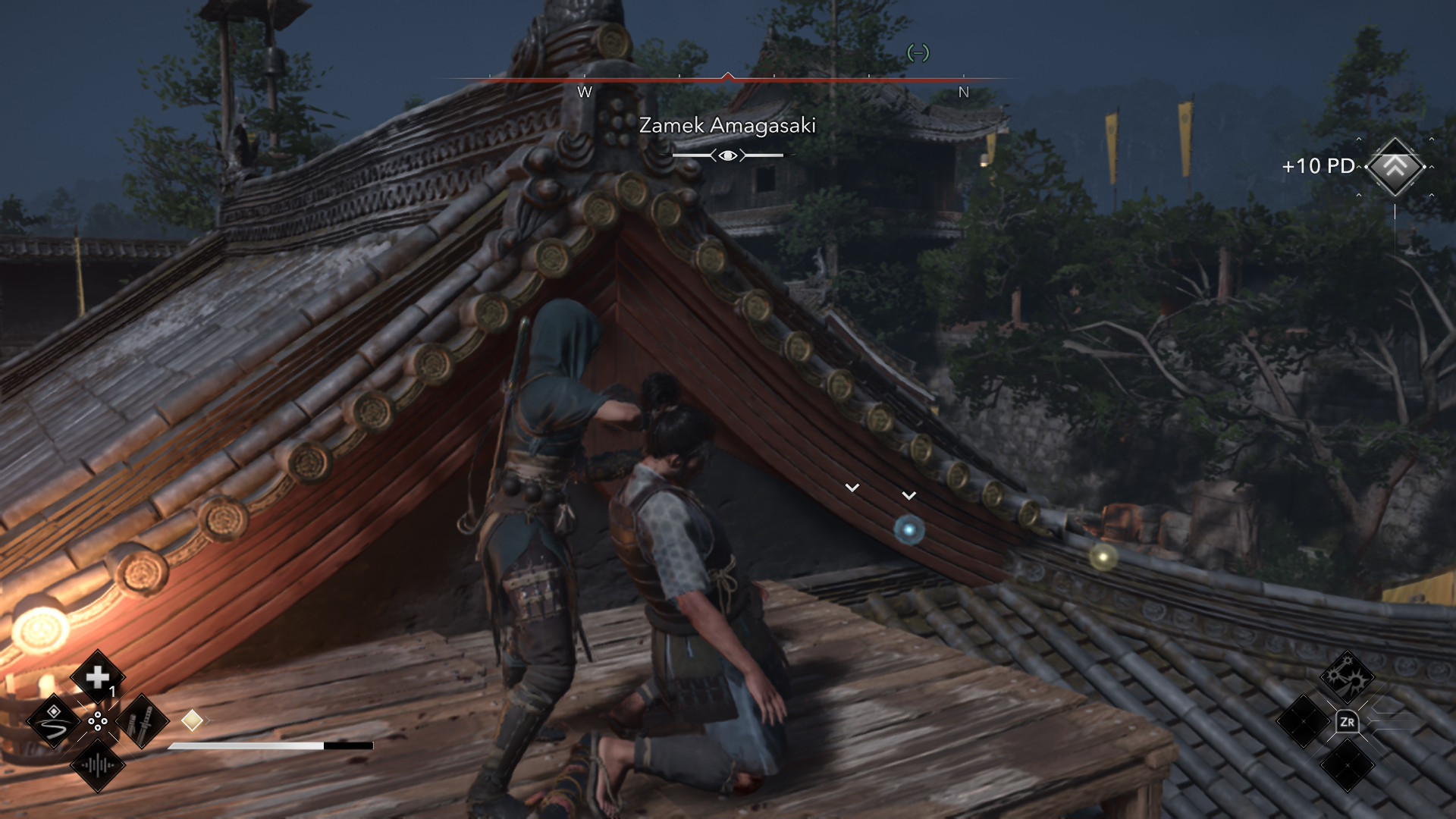Click the golden adrenaline diamond chunk
The image size is (1456, 819).
192,720
